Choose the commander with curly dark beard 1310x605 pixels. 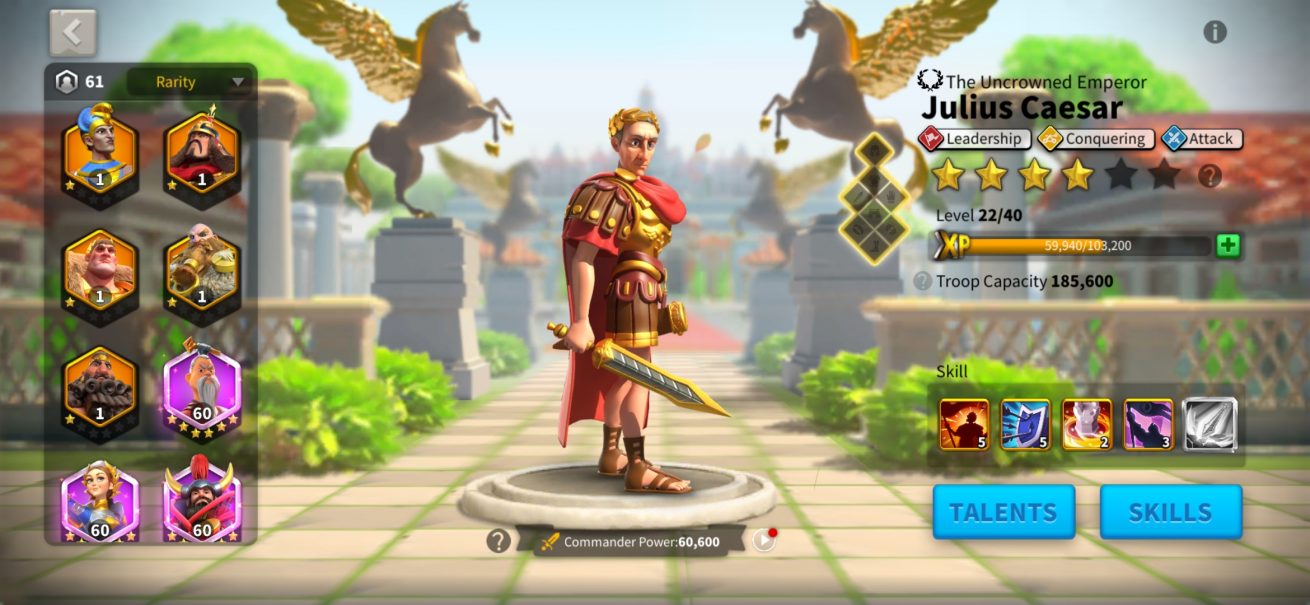(x=99, y=384)
